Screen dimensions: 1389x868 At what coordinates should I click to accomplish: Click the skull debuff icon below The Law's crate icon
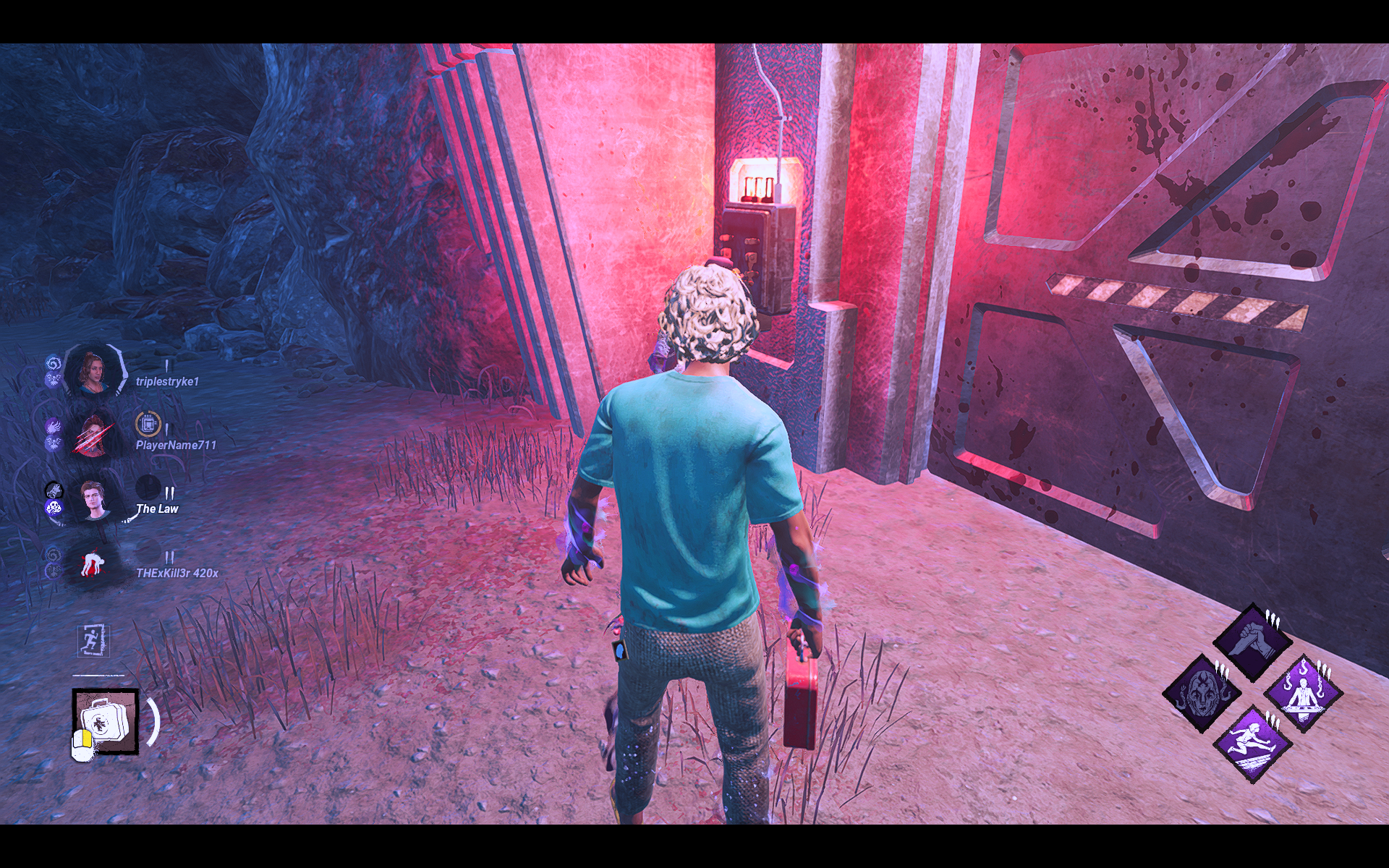pyautogui.click(x=54, y=506)
